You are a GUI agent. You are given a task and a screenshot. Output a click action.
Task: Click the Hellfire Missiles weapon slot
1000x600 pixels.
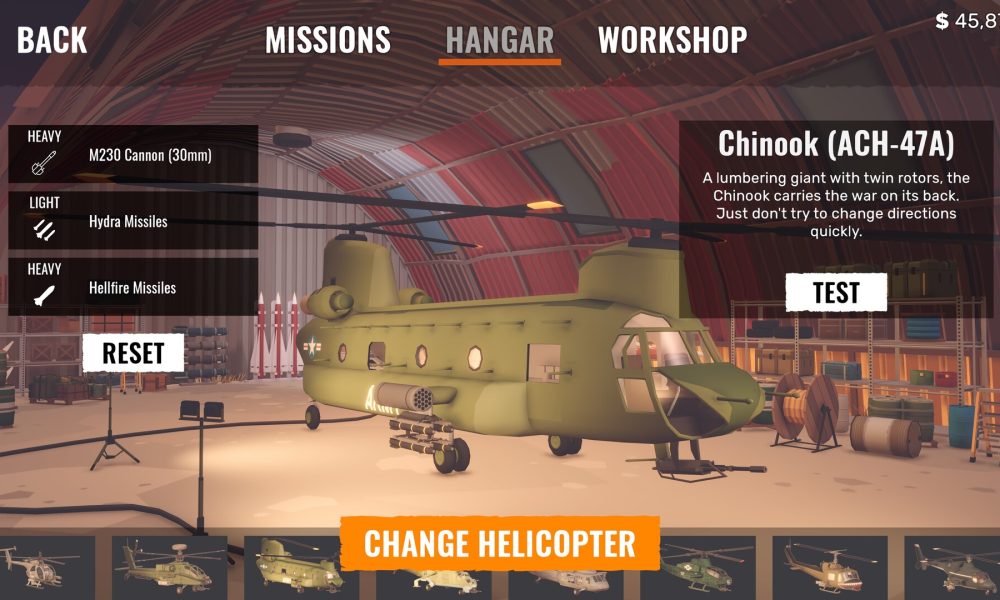[x=133, y=288]
